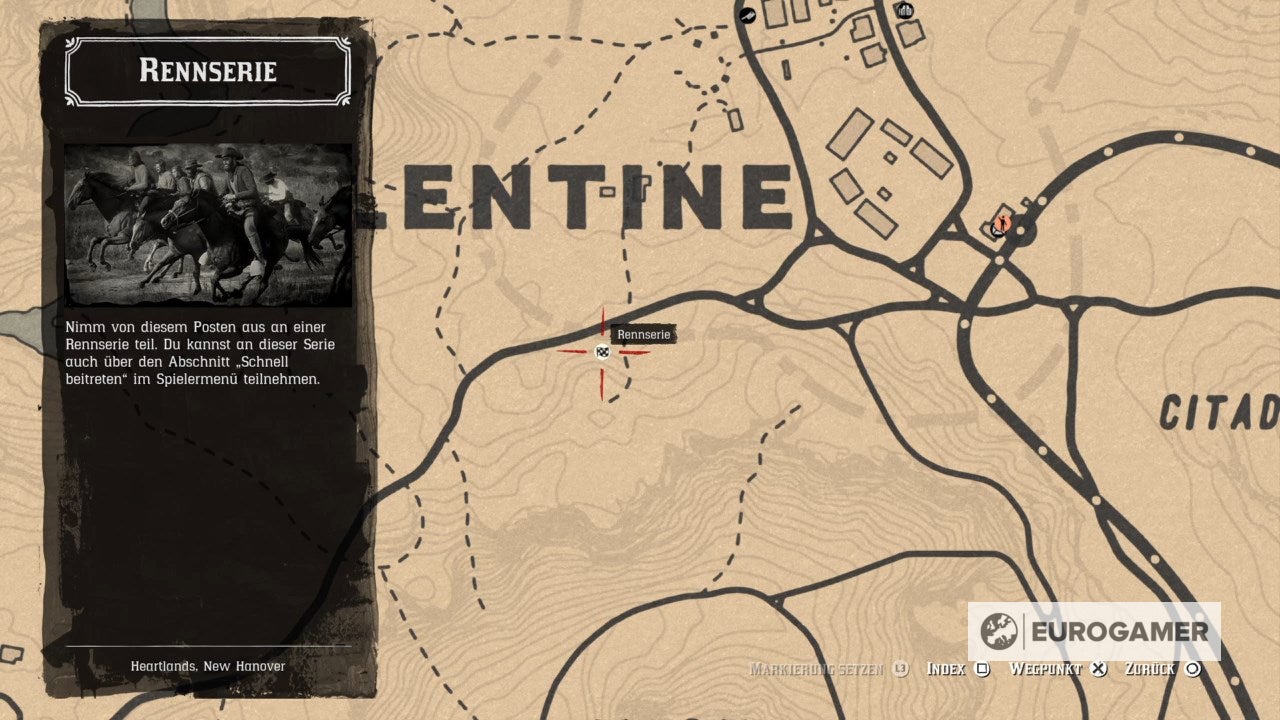Click the circle button icon next to Zurück

(1191, 668)
